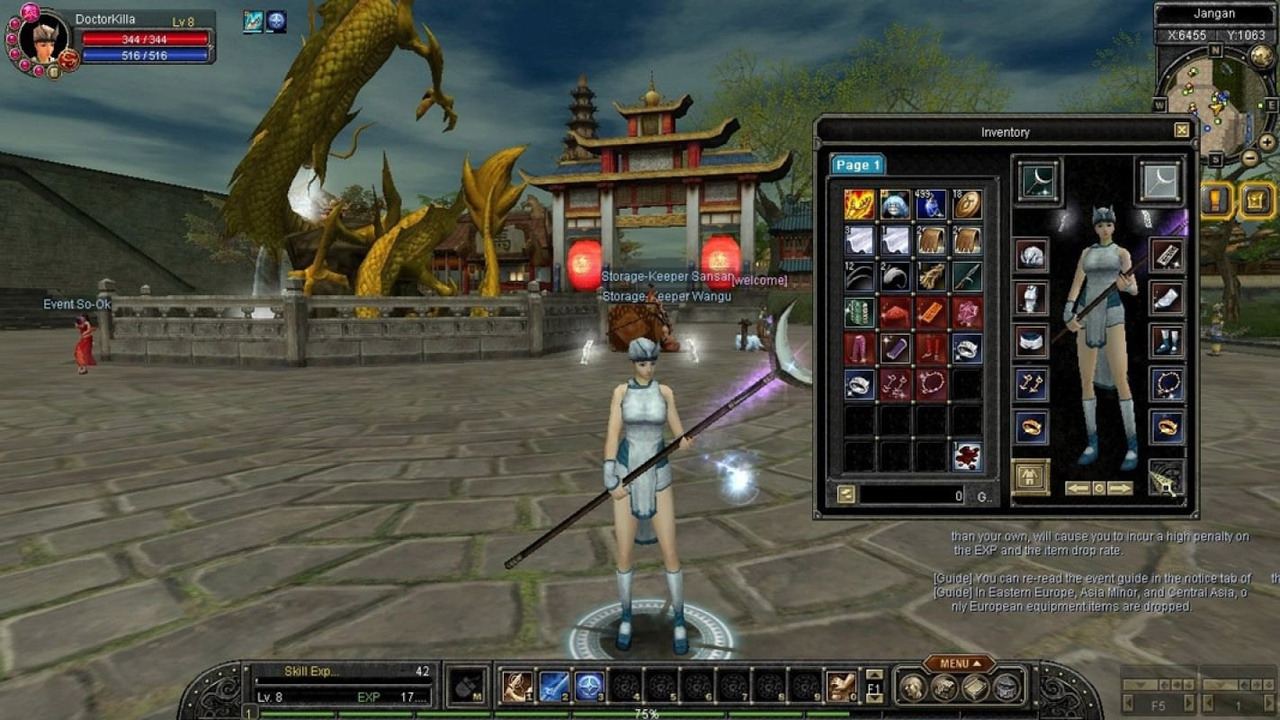Select the bronze coin stack of 18
This screenshot has height=720, width=1280.
tap(967, 204)
